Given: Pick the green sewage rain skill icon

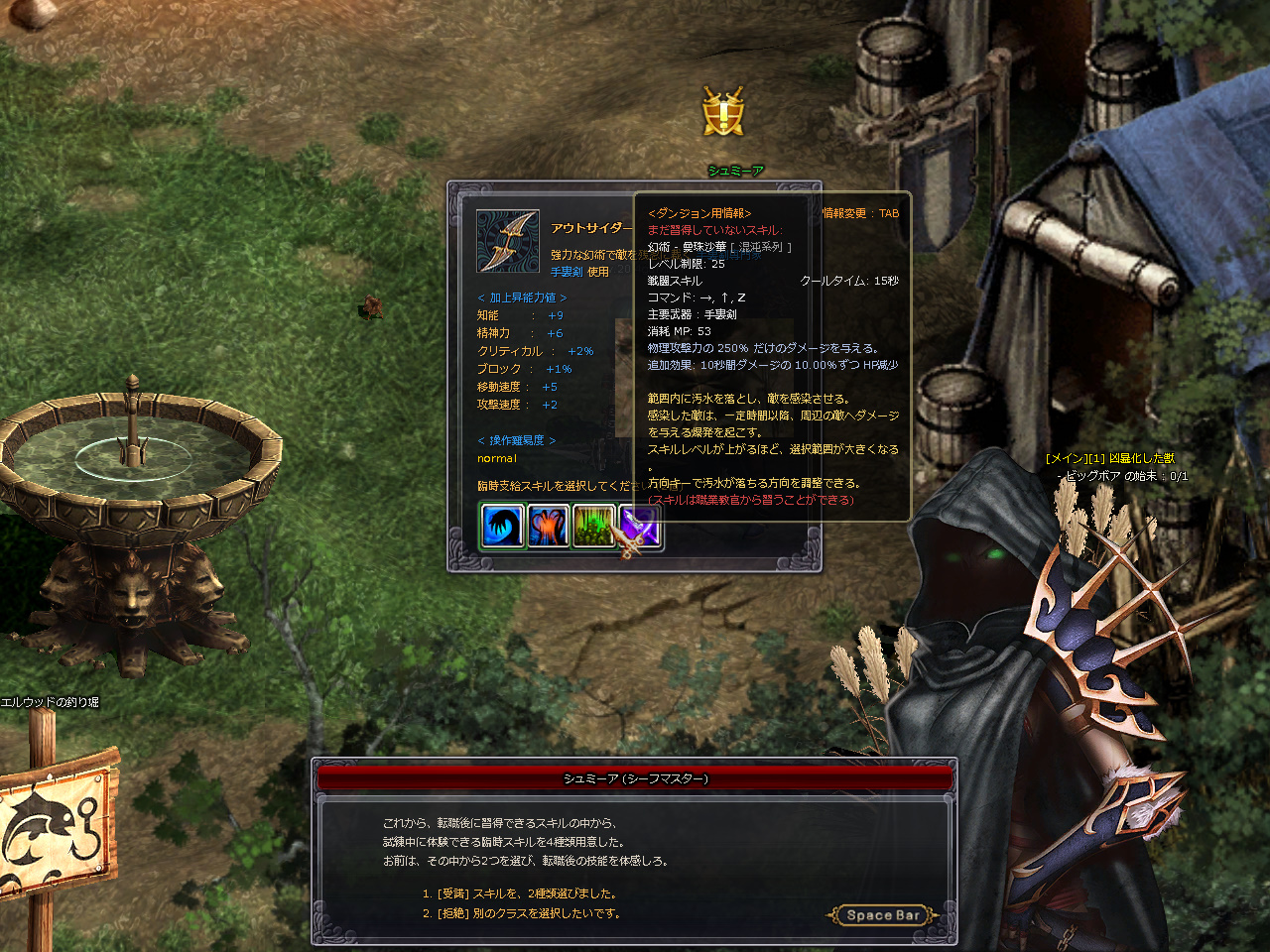Looking at the screenshot, I should click(x=593, y=526).
